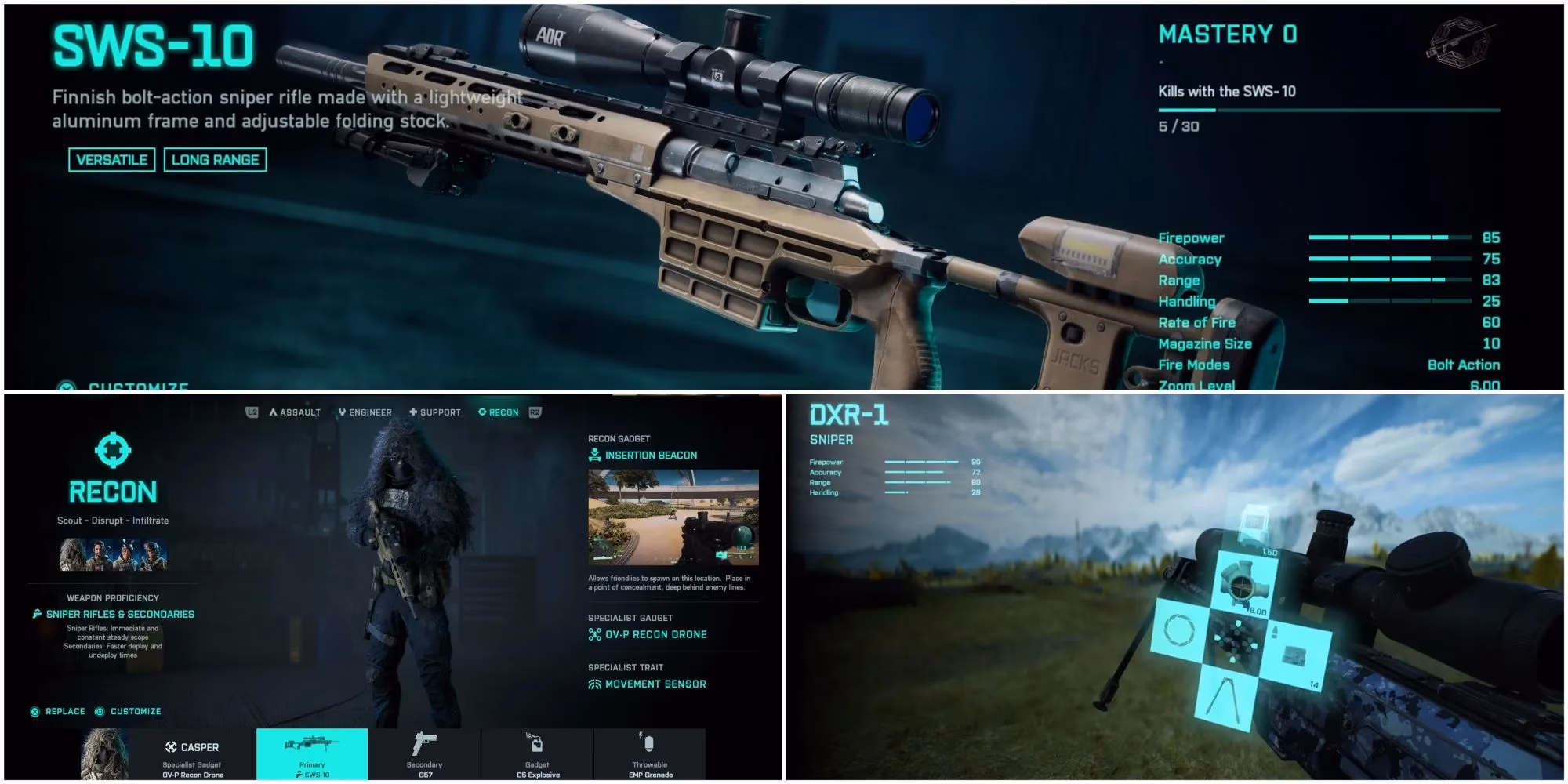Screen dimensions: 1568x784
Task: Toggle the VERSATILE weapon trait tag
Action: pos(111,159)
